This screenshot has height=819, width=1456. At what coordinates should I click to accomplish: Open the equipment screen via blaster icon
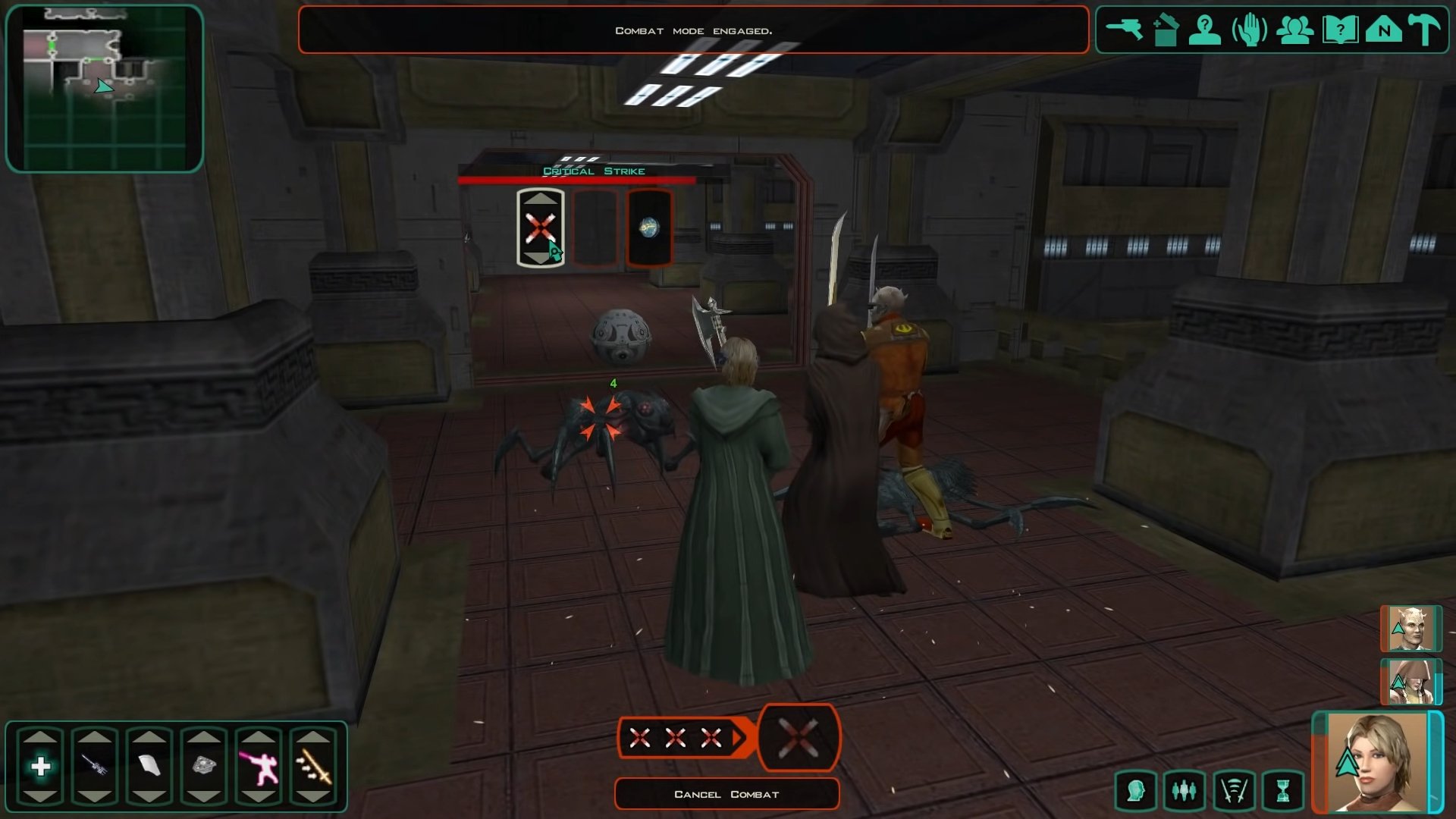pyautogui.click(x=1124, y=30)
